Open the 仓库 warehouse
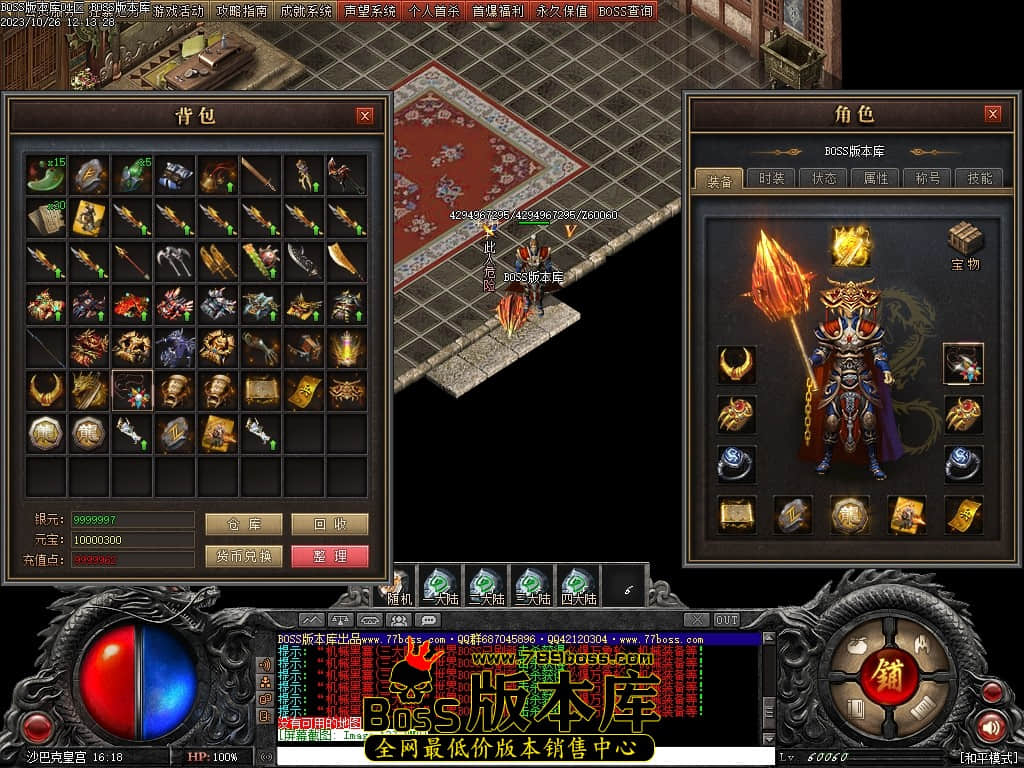The width and height of the screenshot is (1024, 768). click(243, 524)
